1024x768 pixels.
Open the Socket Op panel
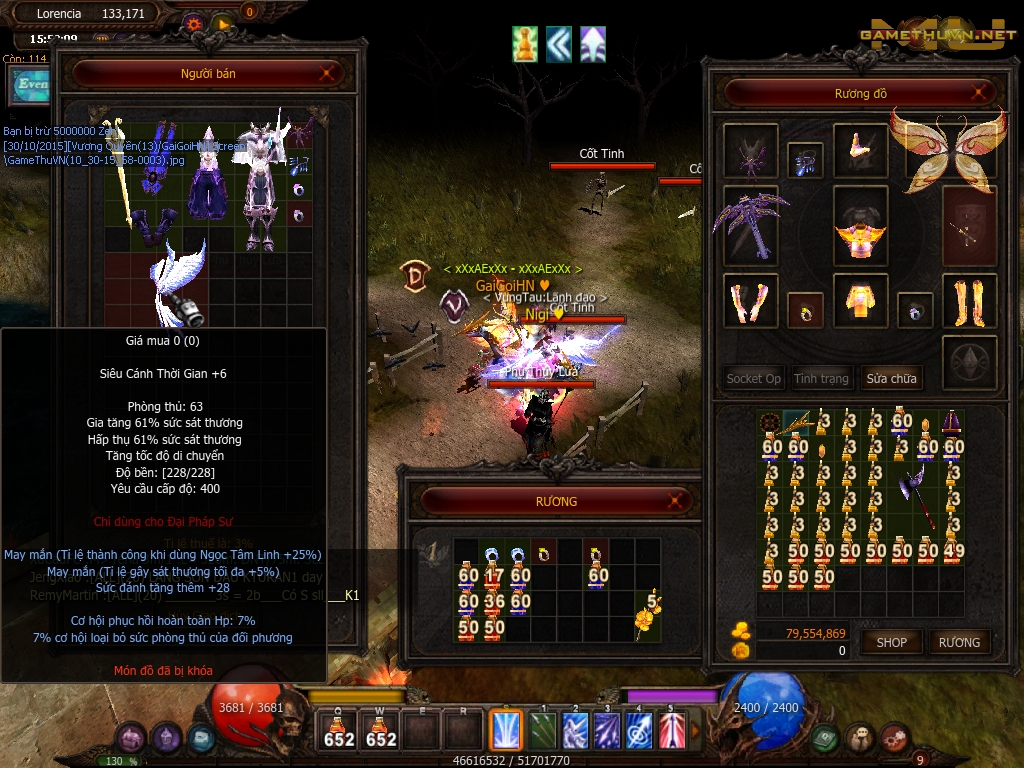tap(753, 379)
